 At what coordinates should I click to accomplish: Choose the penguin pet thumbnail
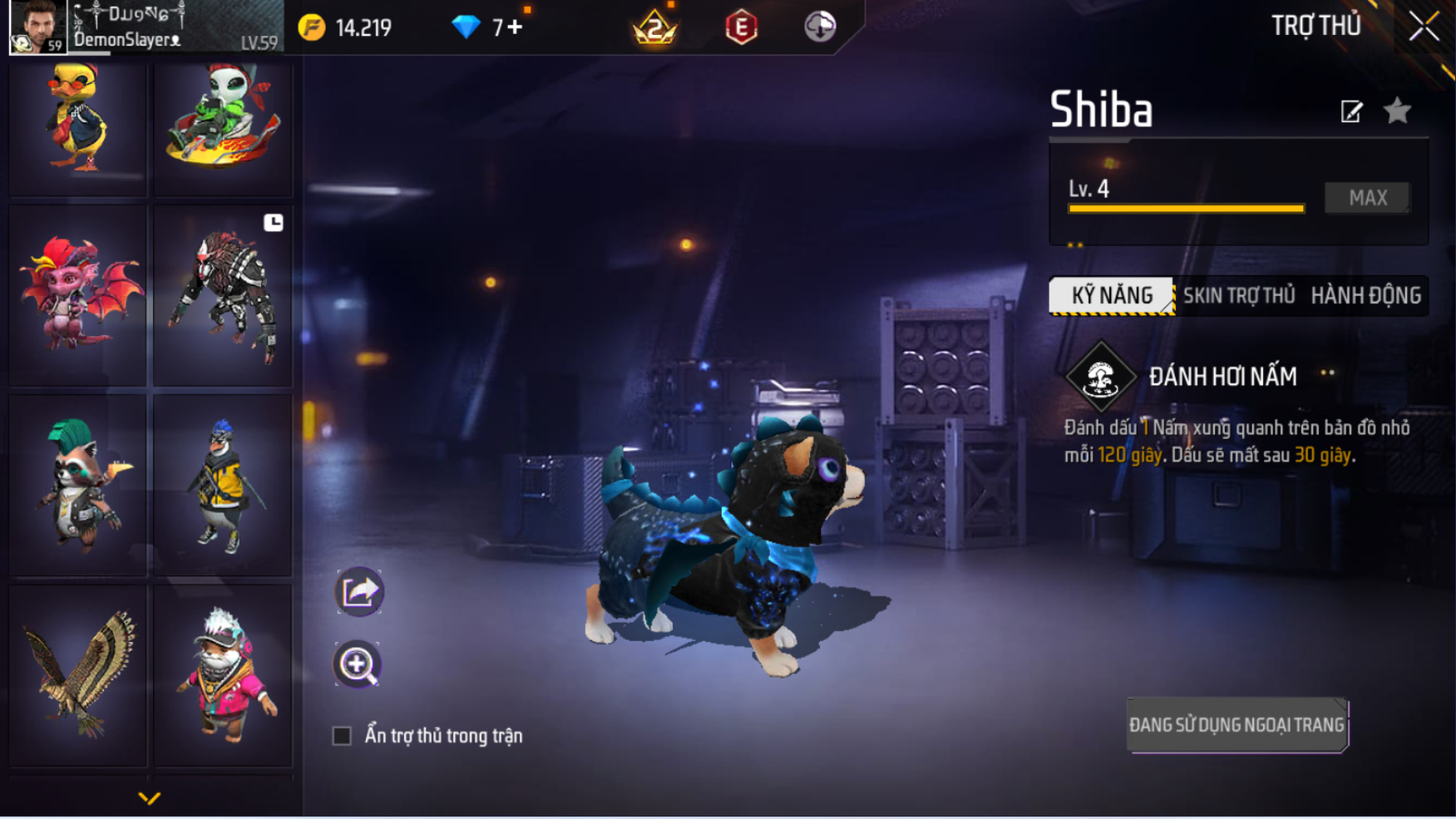point(222,486)
